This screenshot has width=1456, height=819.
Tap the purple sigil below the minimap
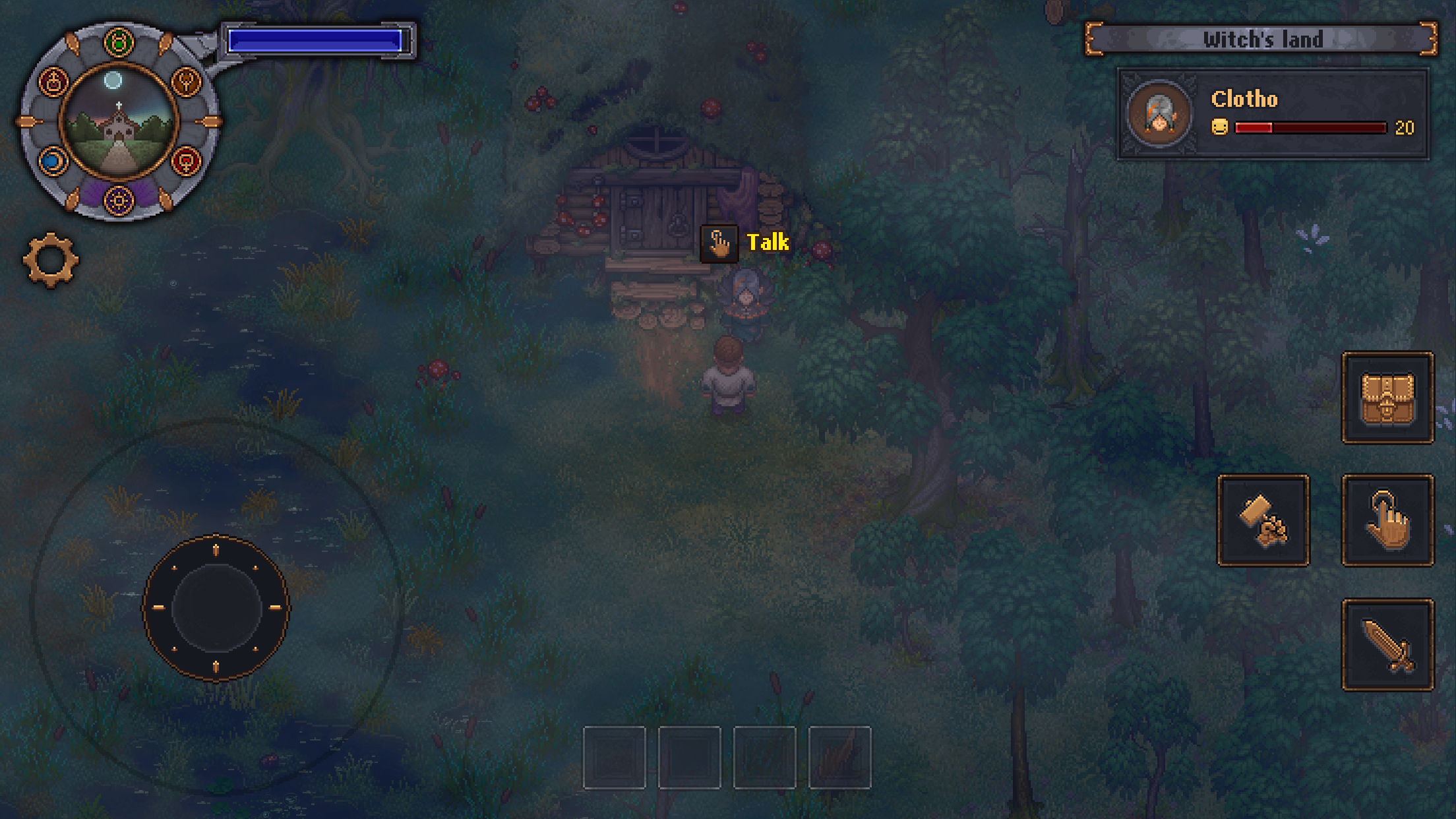pos(119,200)
